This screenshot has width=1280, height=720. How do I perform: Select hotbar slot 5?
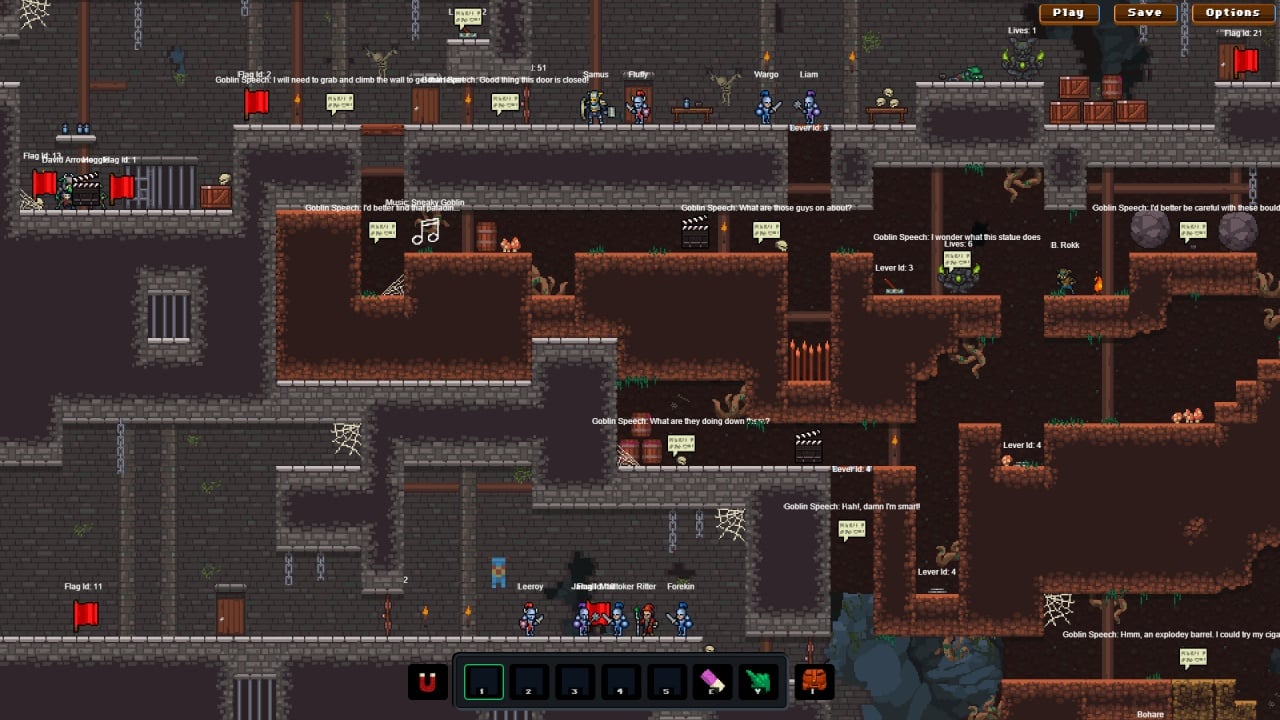667,682
